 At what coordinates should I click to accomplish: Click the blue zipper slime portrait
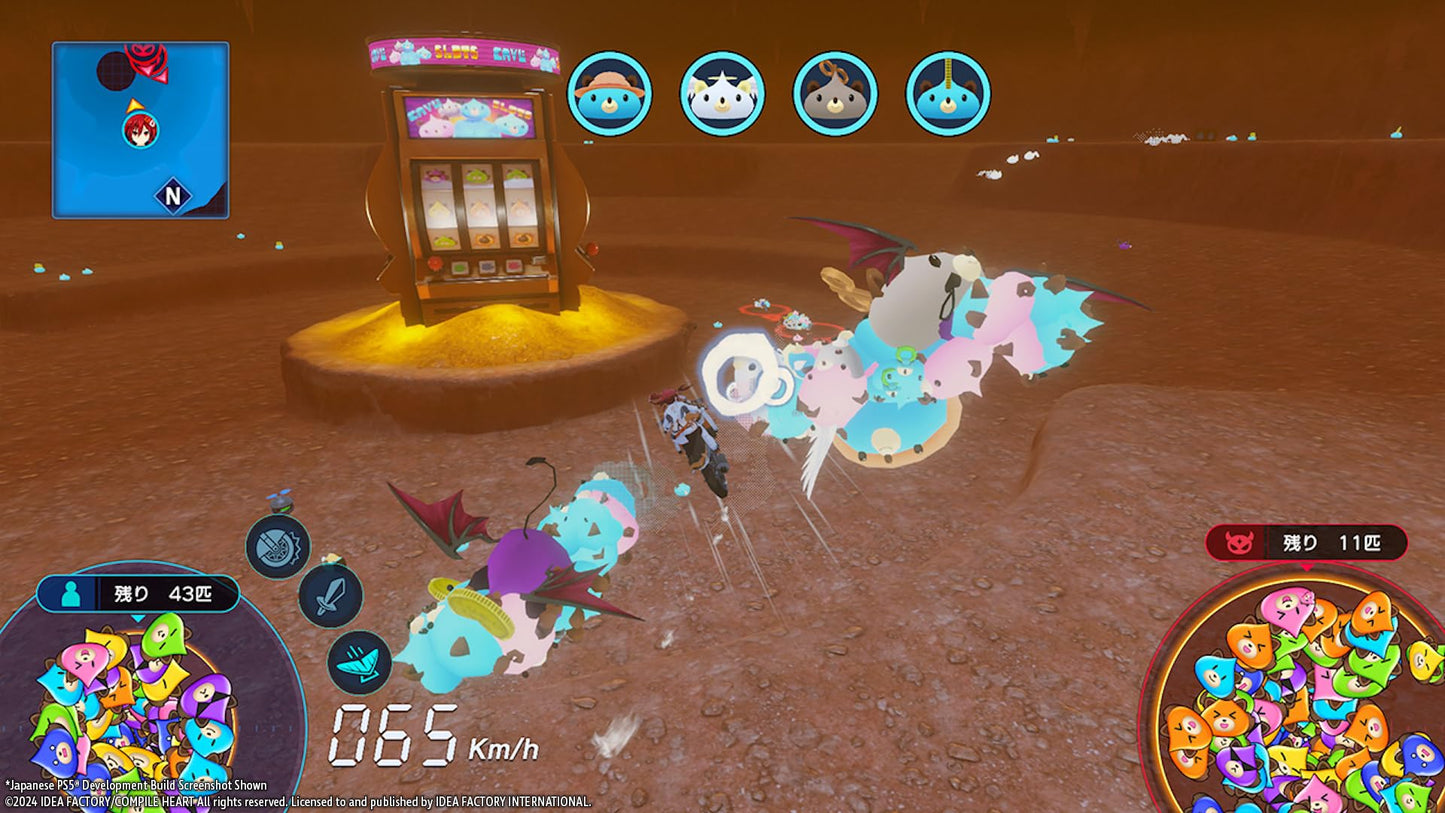point(947,93)
